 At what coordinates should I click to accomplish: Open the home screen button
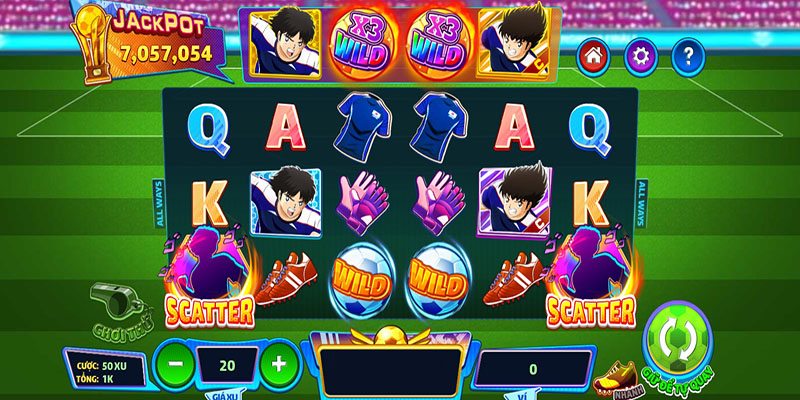click(592, 56)
